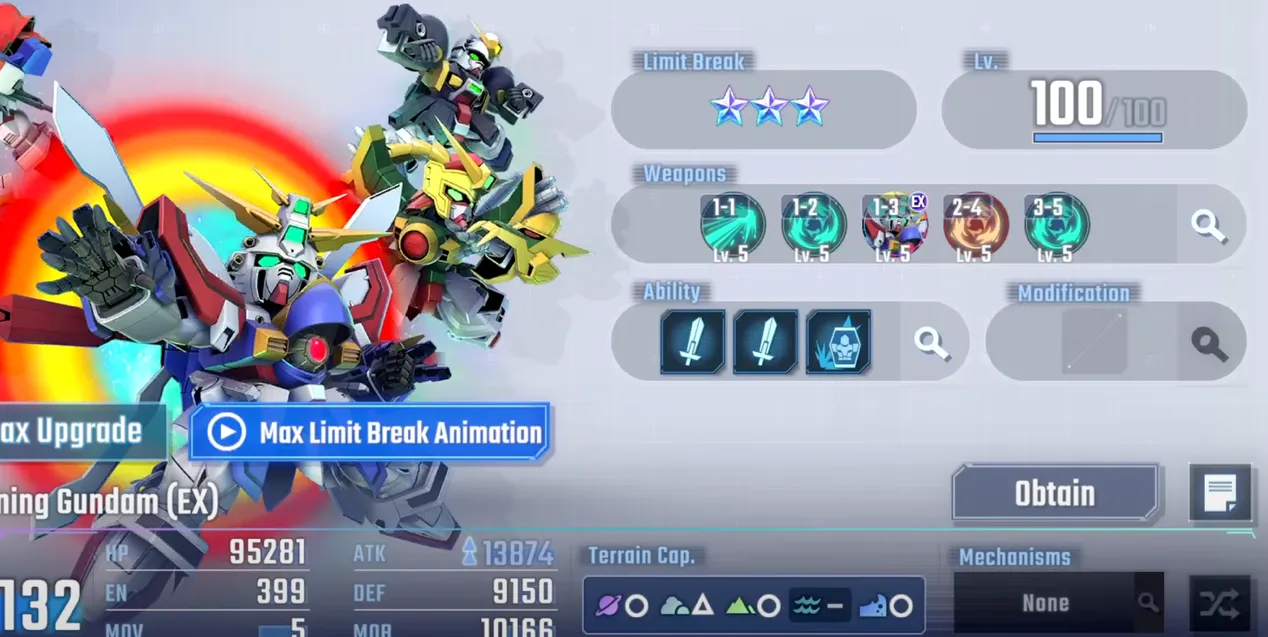Select the 1-2 weapon icon

(x=813, y=224)
